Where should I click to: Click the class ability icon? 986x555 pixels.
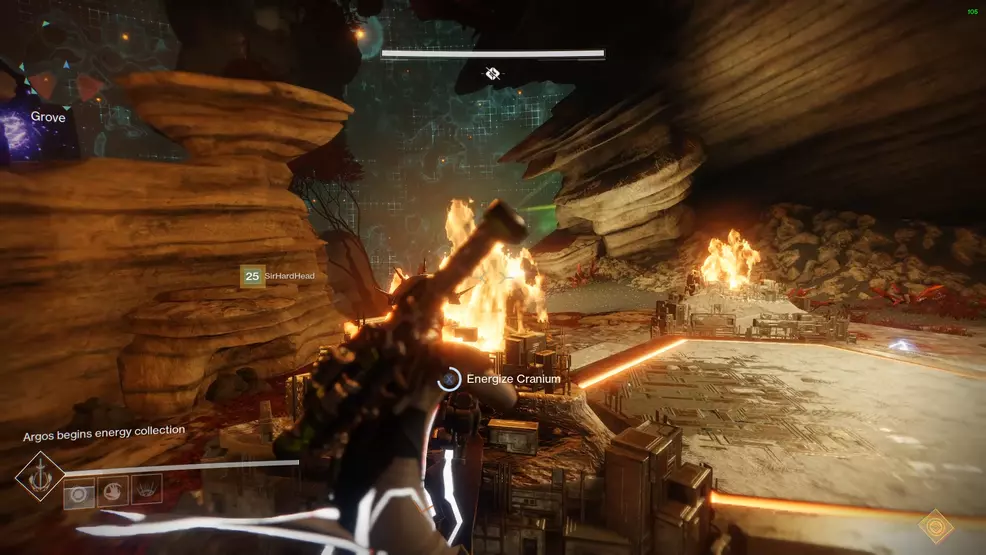pyautogui.click(x=146, y=490)
